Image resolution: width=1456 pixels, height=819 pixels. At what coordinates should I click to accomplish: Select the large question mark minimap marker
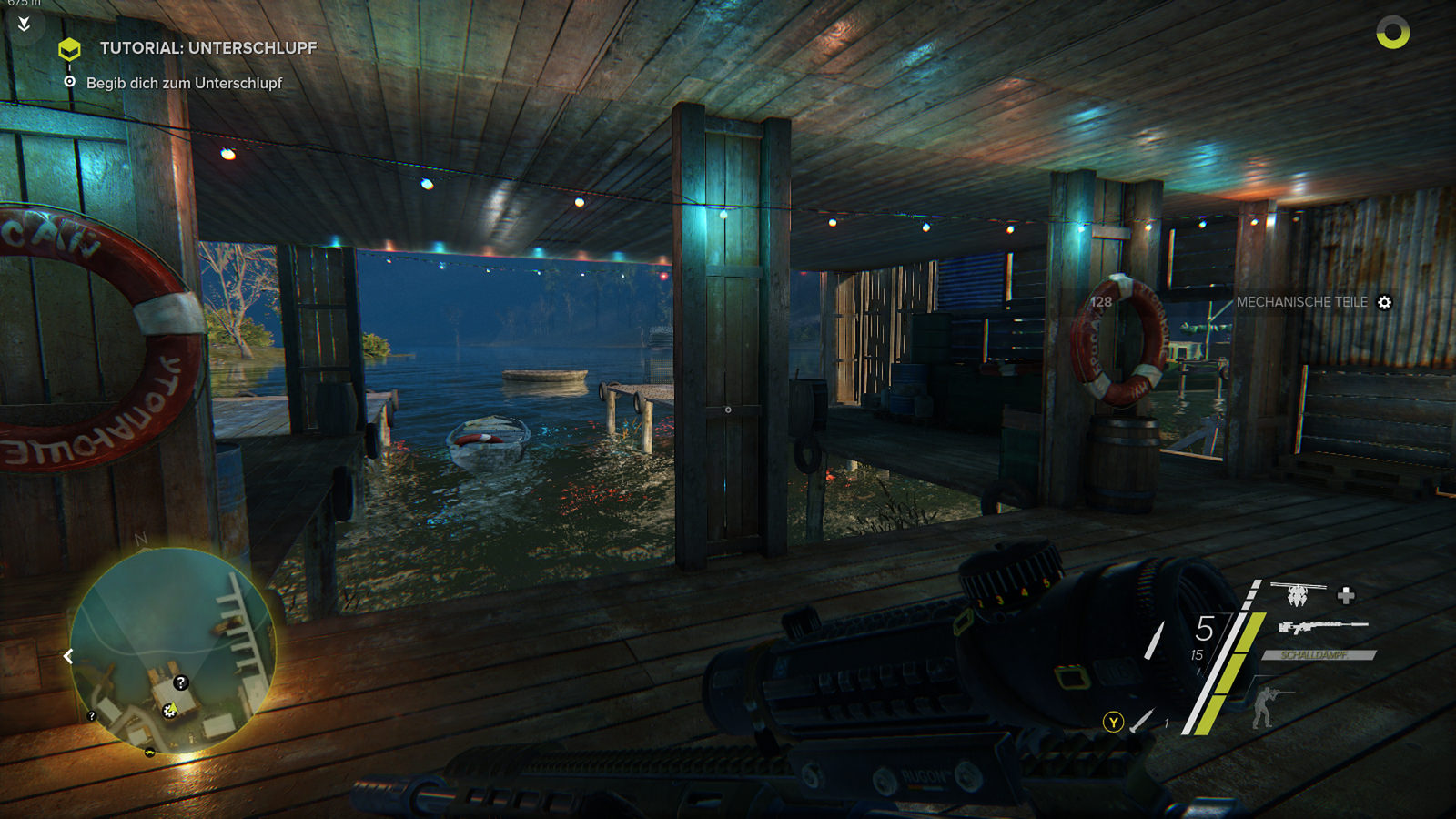pos(180,682)
